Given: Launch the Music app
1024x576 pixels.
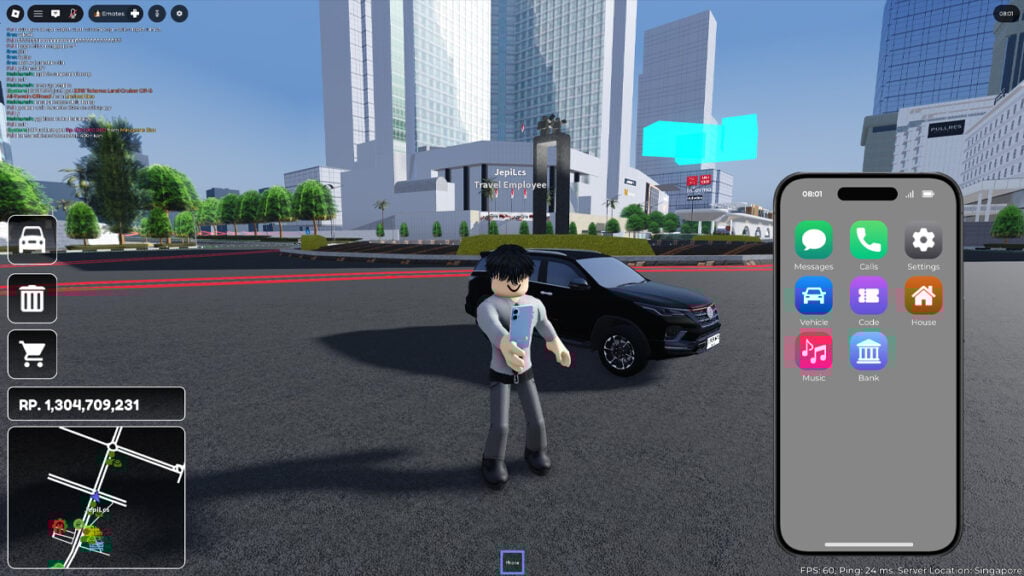Looking at the screenshot, I should click(x=814, y=351).
